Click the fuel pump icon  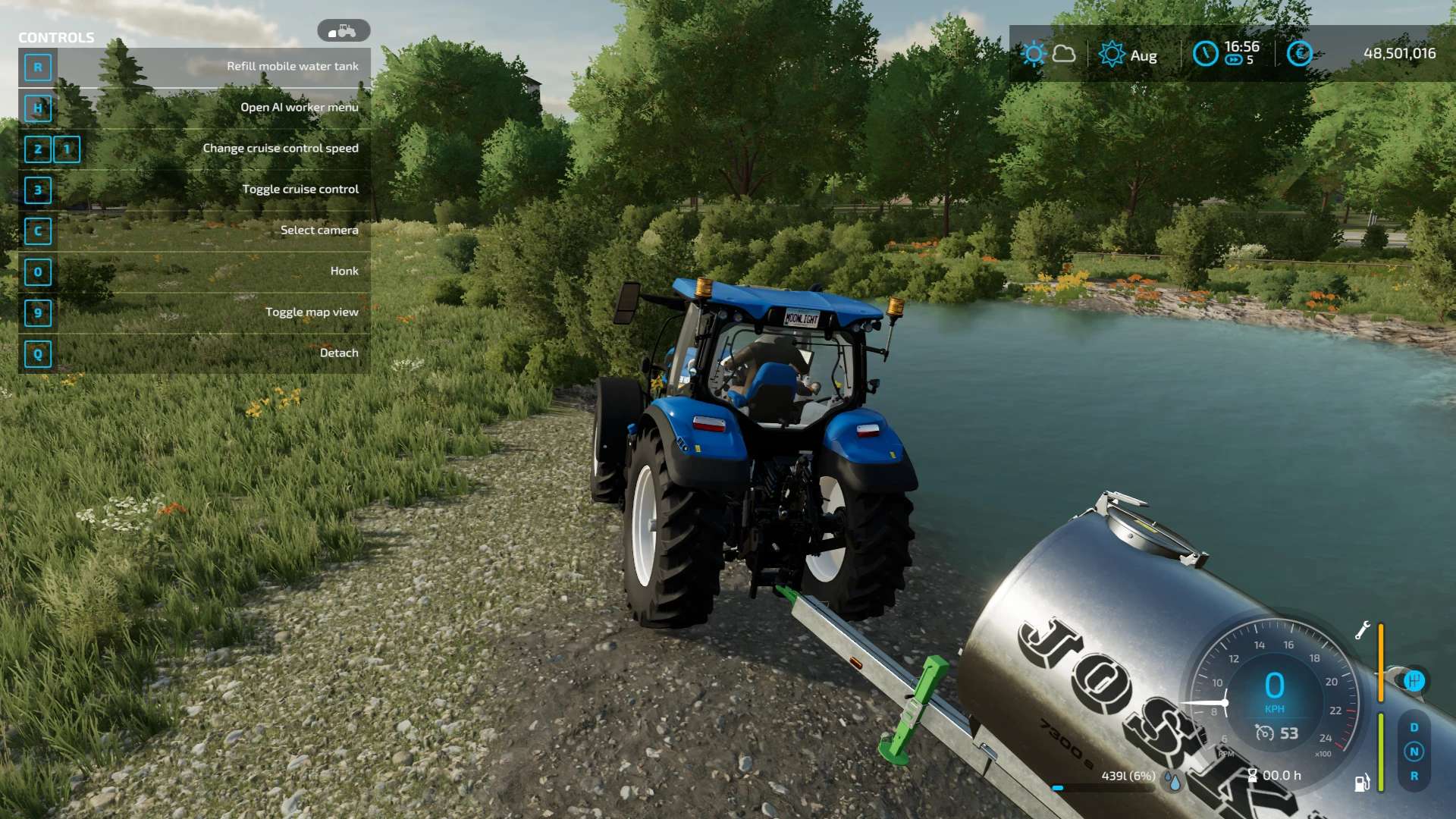pyautogui.click(x=1362, y=783)
